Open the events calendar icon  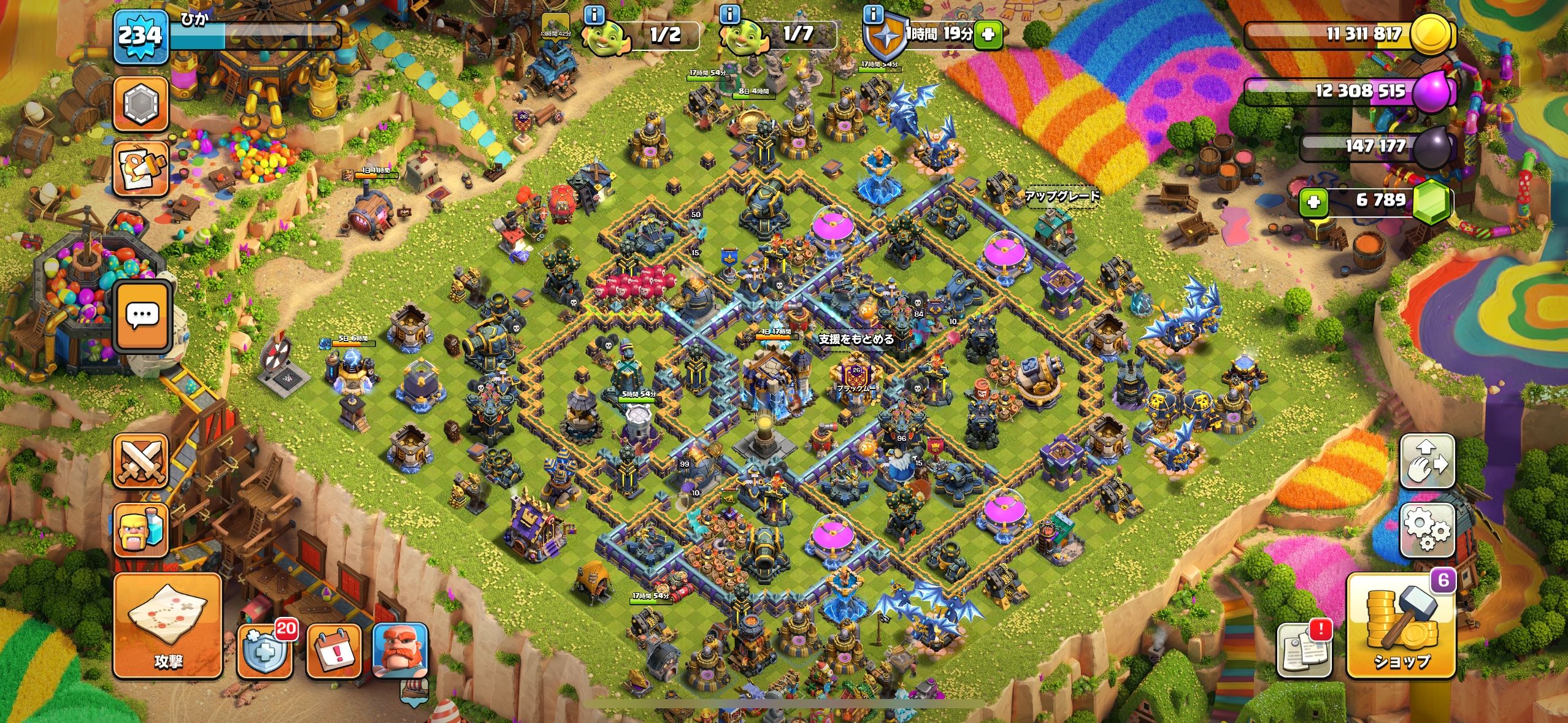coord(333,651)
